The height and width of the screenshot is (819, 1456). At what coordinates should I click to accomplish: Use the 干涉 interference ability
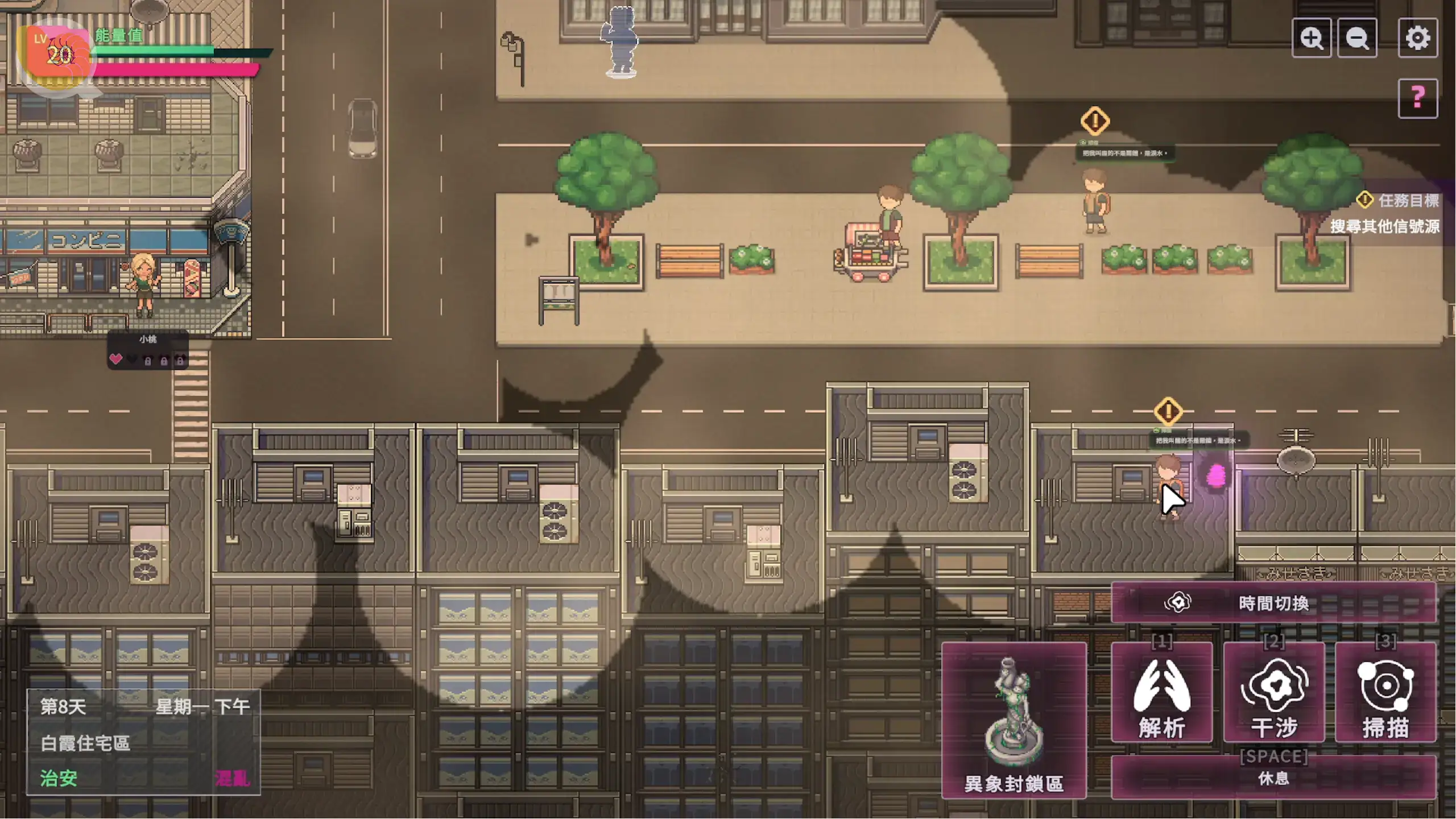(x=1273, y=692)
